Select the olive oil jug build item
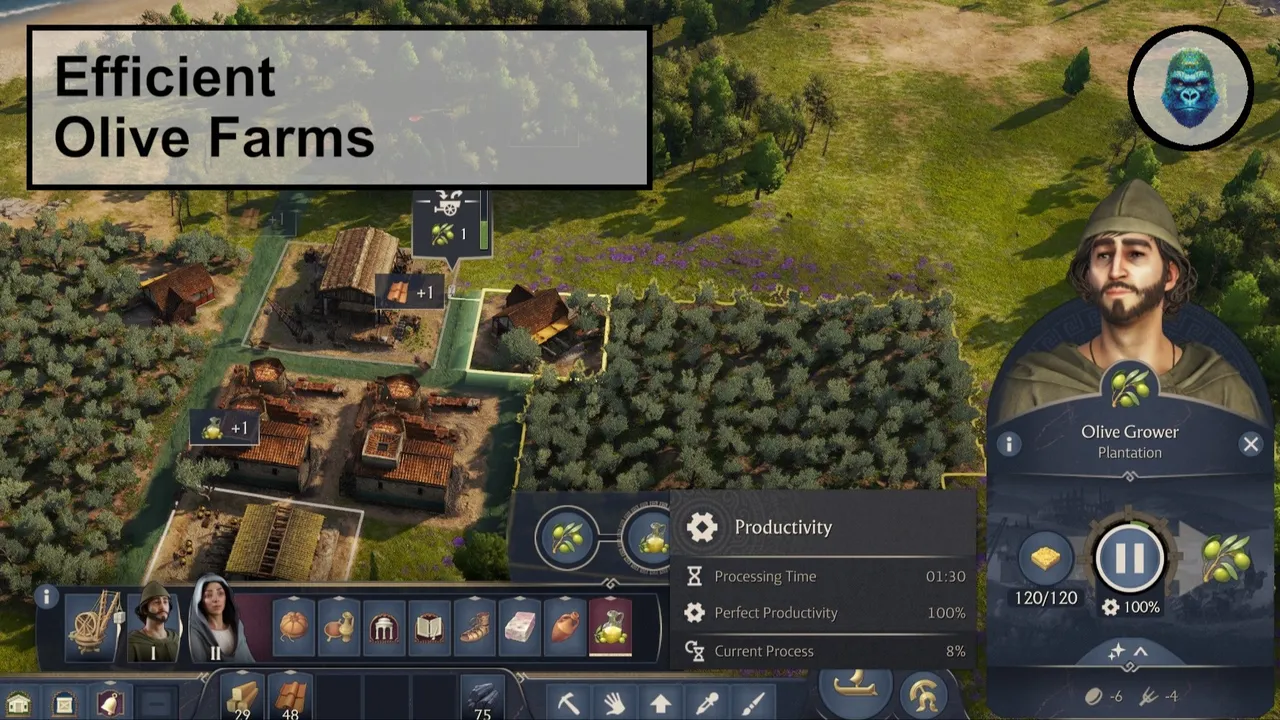This screenshot has height=720, width=1280. 610,628
